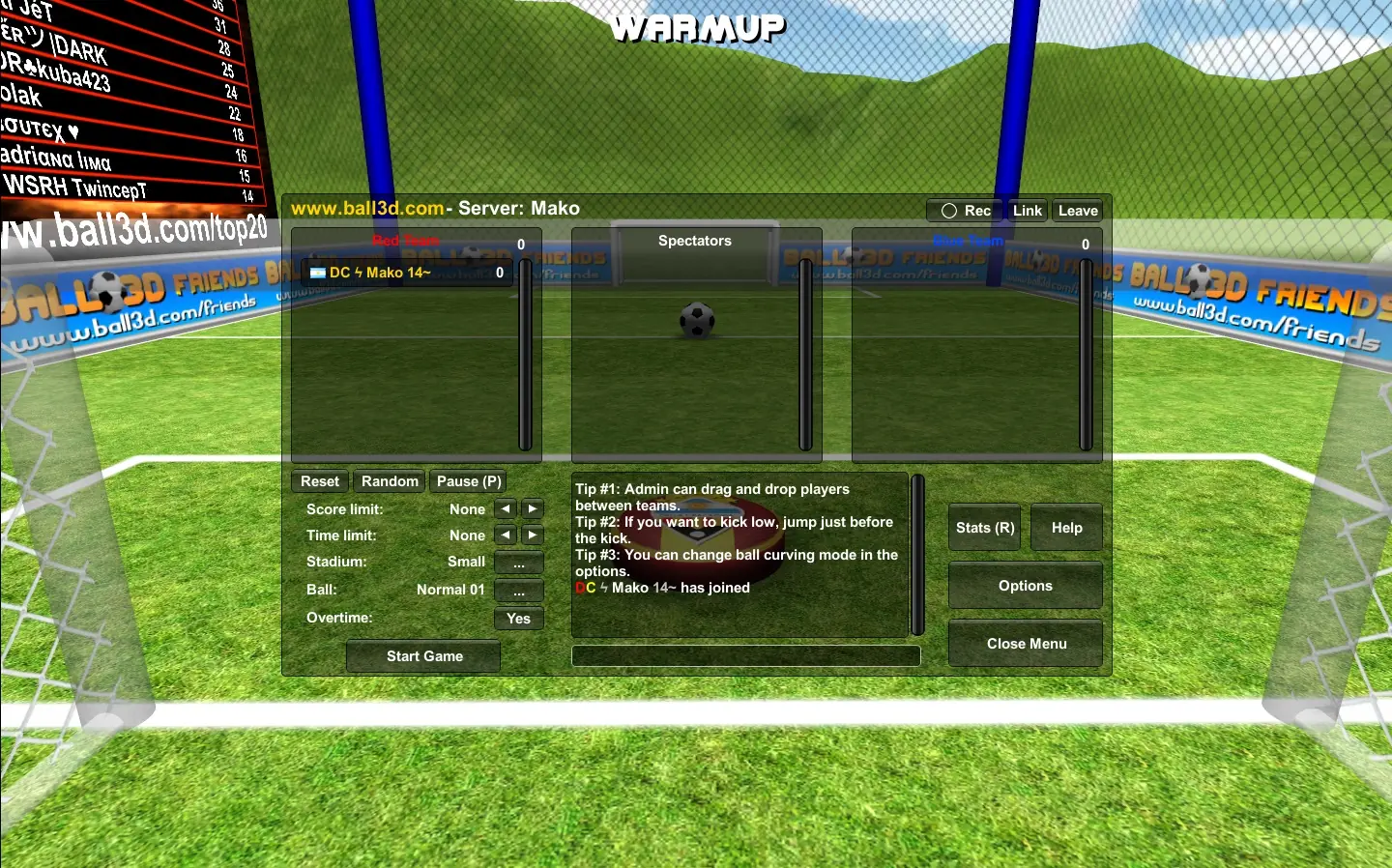This screenshot has height=868, width=1392.
Task: Select the Red Team panel header
Action: 406,241
